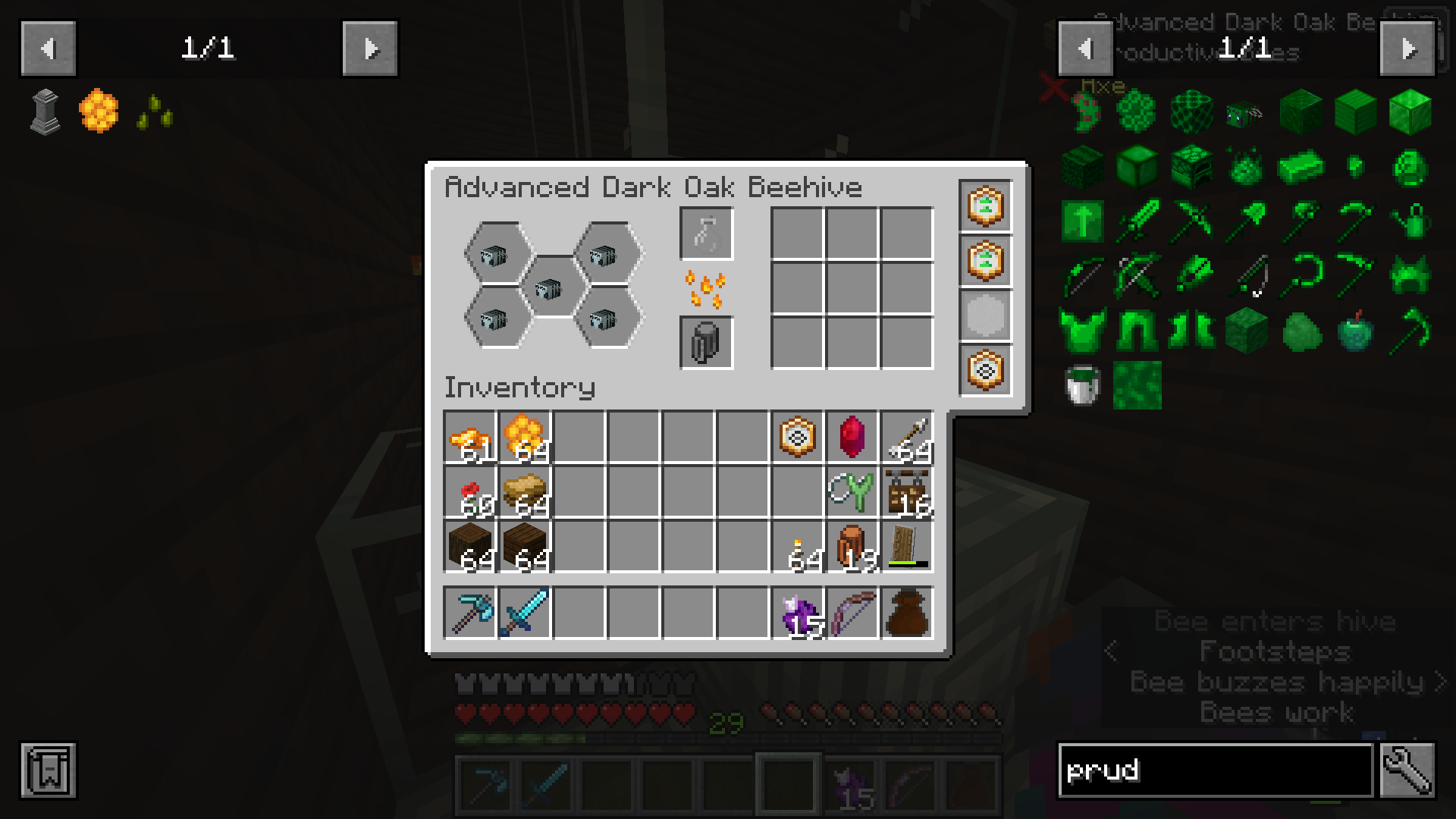
Task: Click the next page arrow above the item list
Action: (1410, 48)
